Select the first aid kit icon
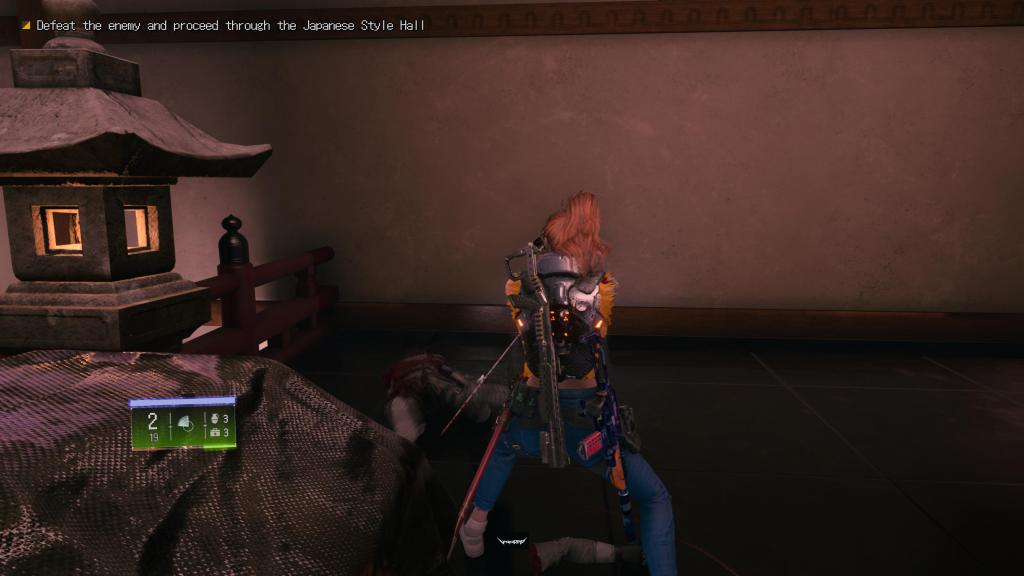Screen dimensions: 1024x576 tap(213, 432)
